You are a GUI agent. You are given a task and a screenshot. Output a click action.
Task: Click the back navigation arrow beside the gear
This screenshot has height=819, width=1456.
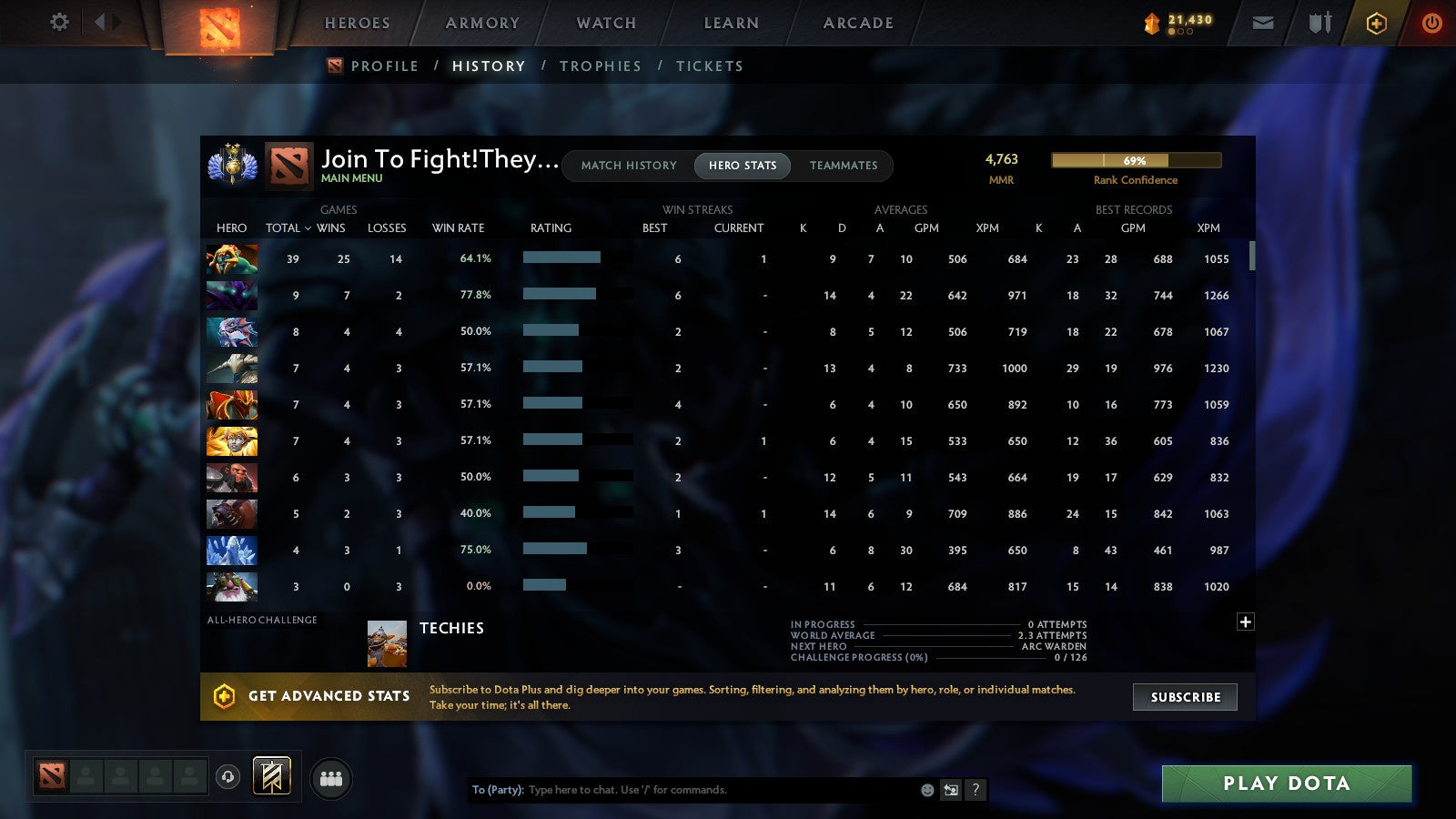tap(100, 23)
